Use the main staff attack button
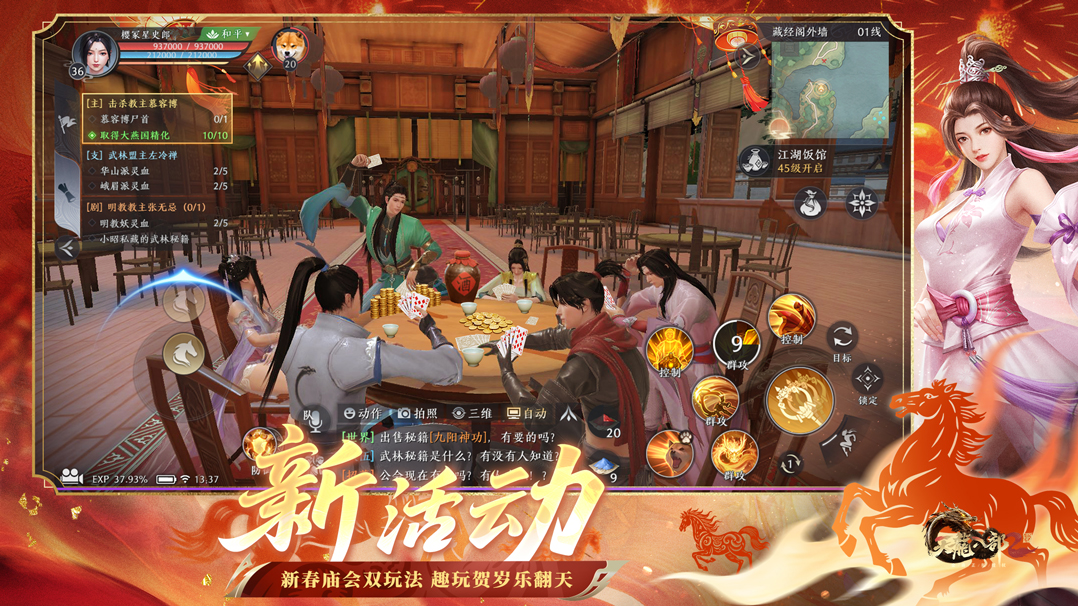 pos(799,401)
